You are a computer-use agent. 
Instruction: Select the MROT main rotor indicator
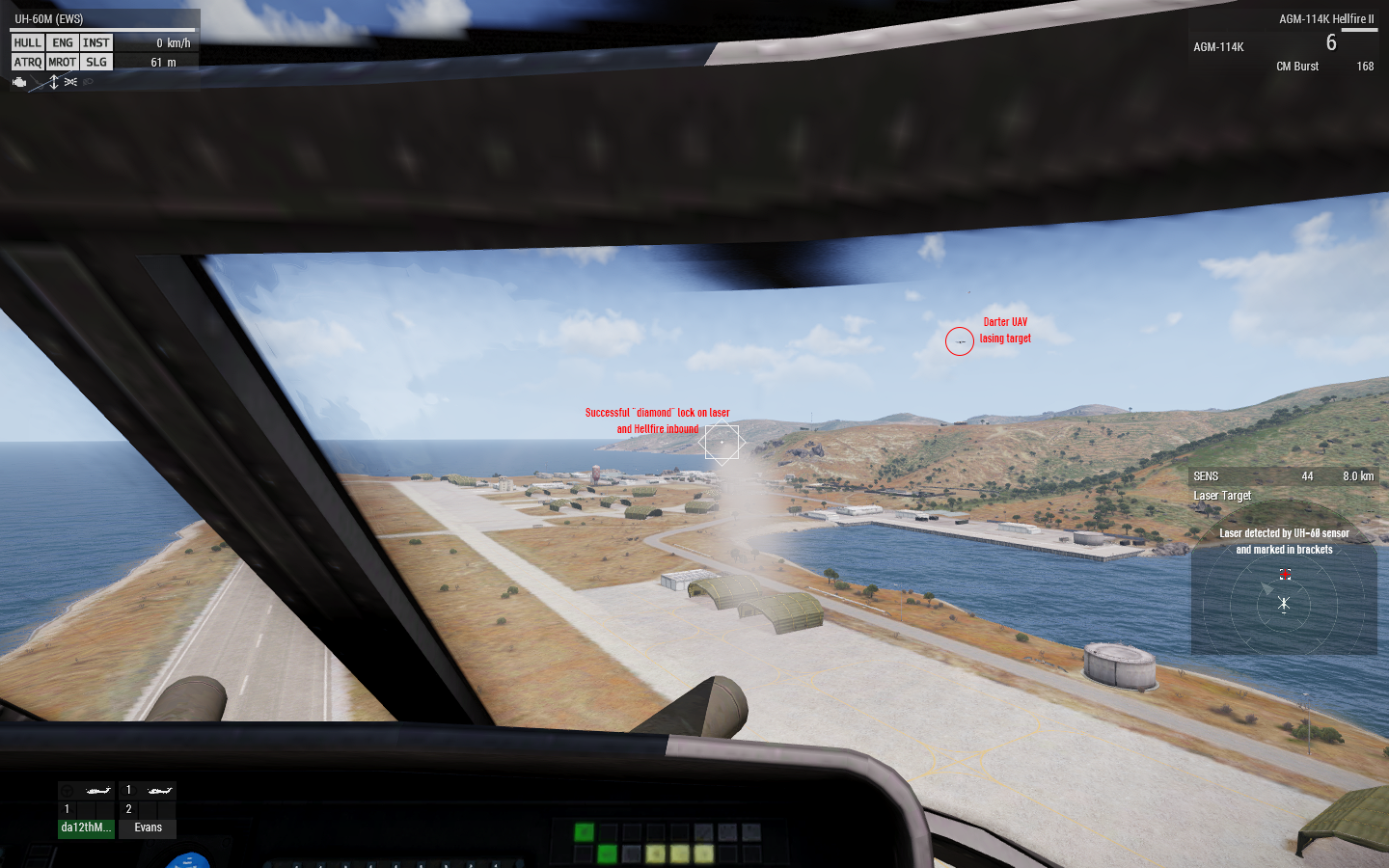coord(63,62)
